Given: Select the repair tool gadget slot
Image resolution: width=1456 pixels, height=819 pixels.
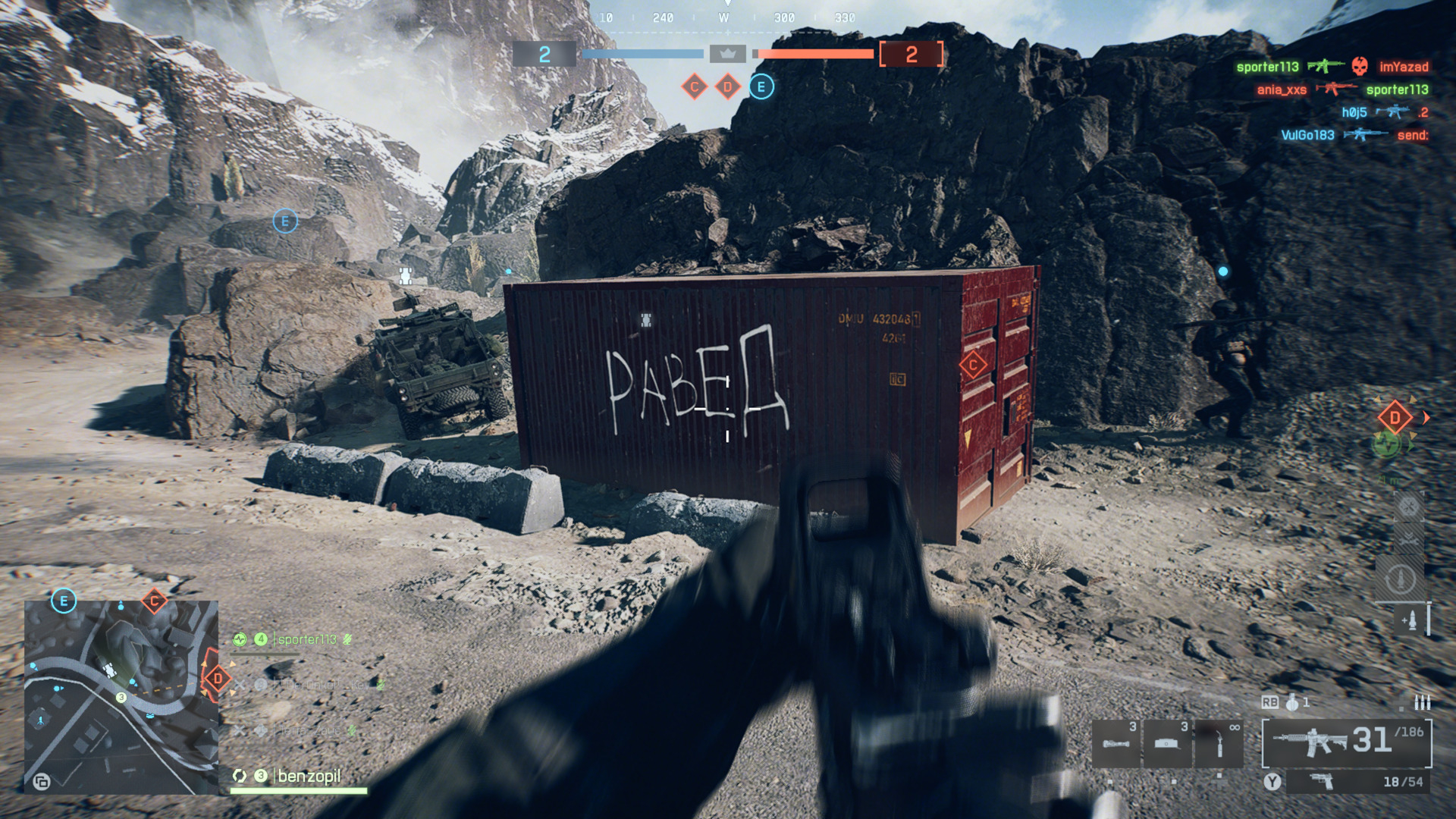Looking at the screenshot, I should (x=1219, y=743).
